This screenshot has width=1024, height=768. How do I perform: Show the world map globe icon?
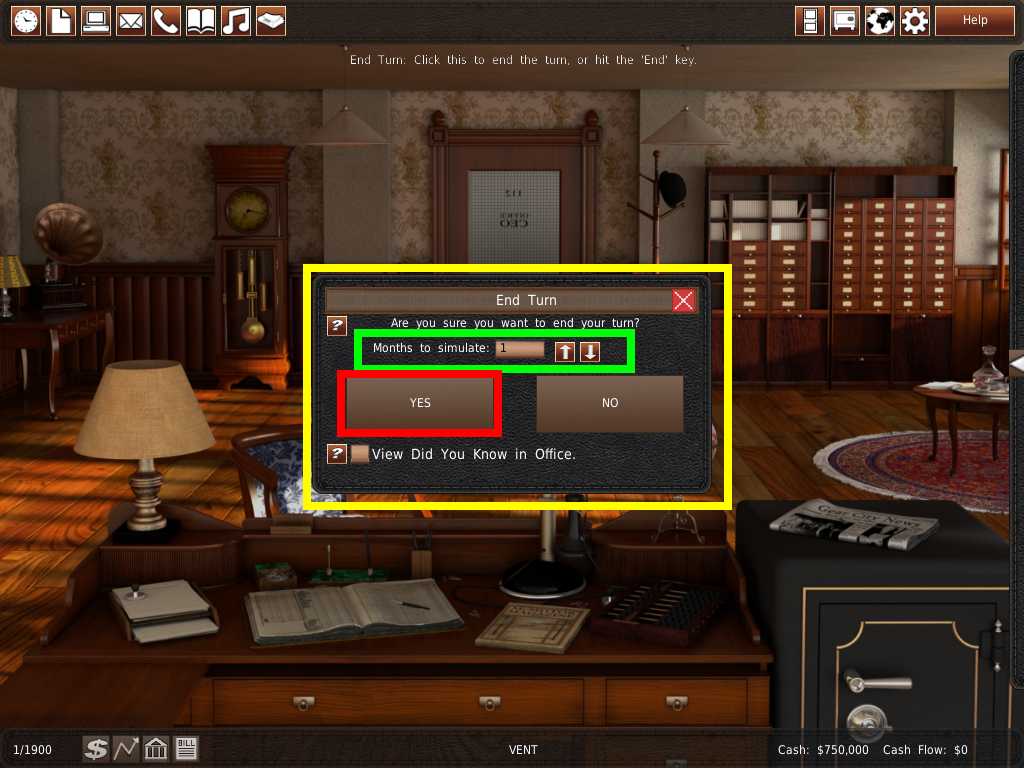(x=879, y=20)
